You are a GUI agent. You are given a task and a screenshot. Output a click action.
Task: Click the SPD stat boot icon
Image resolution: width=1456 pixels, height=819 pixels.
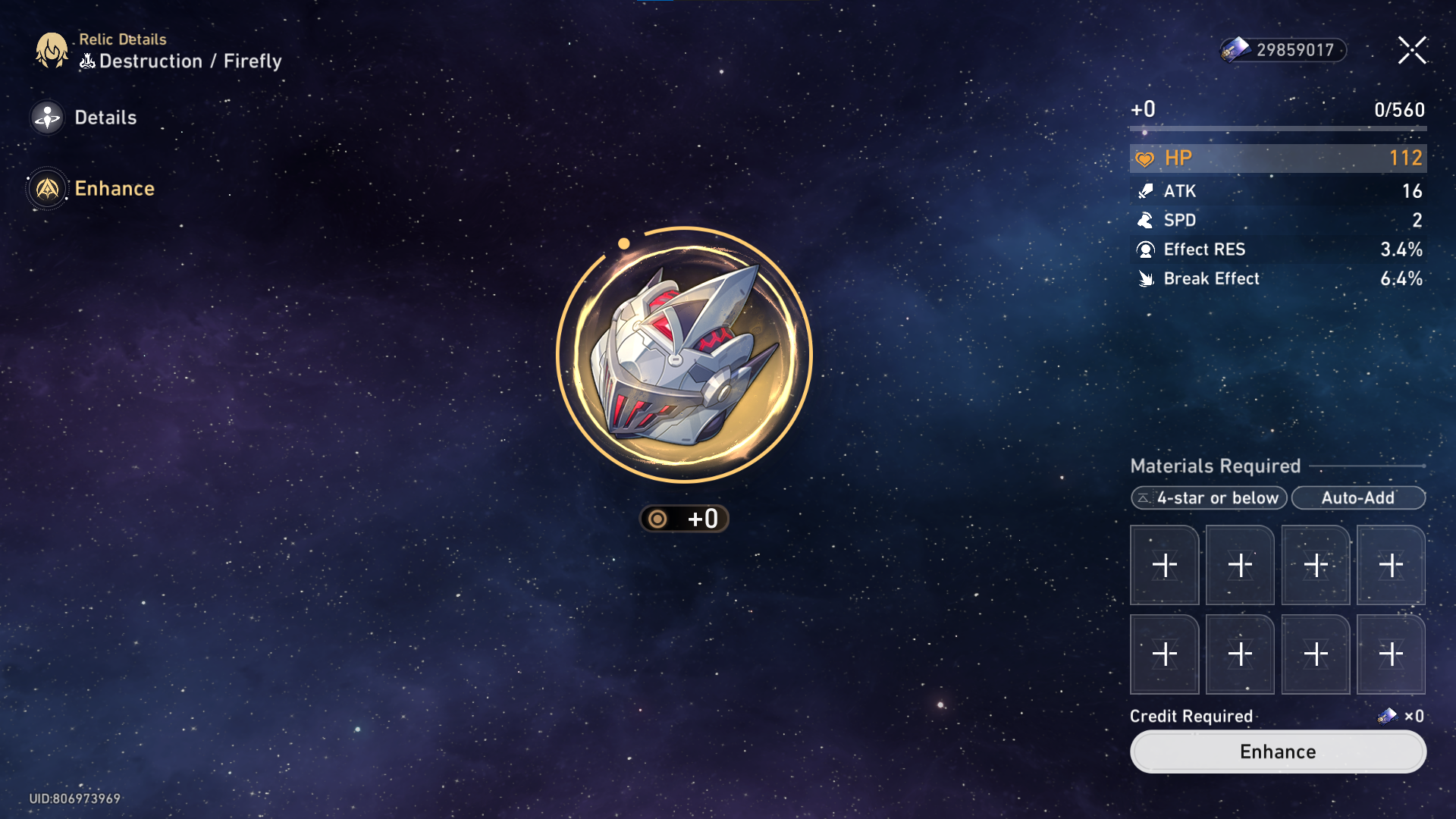(1147, 221)
